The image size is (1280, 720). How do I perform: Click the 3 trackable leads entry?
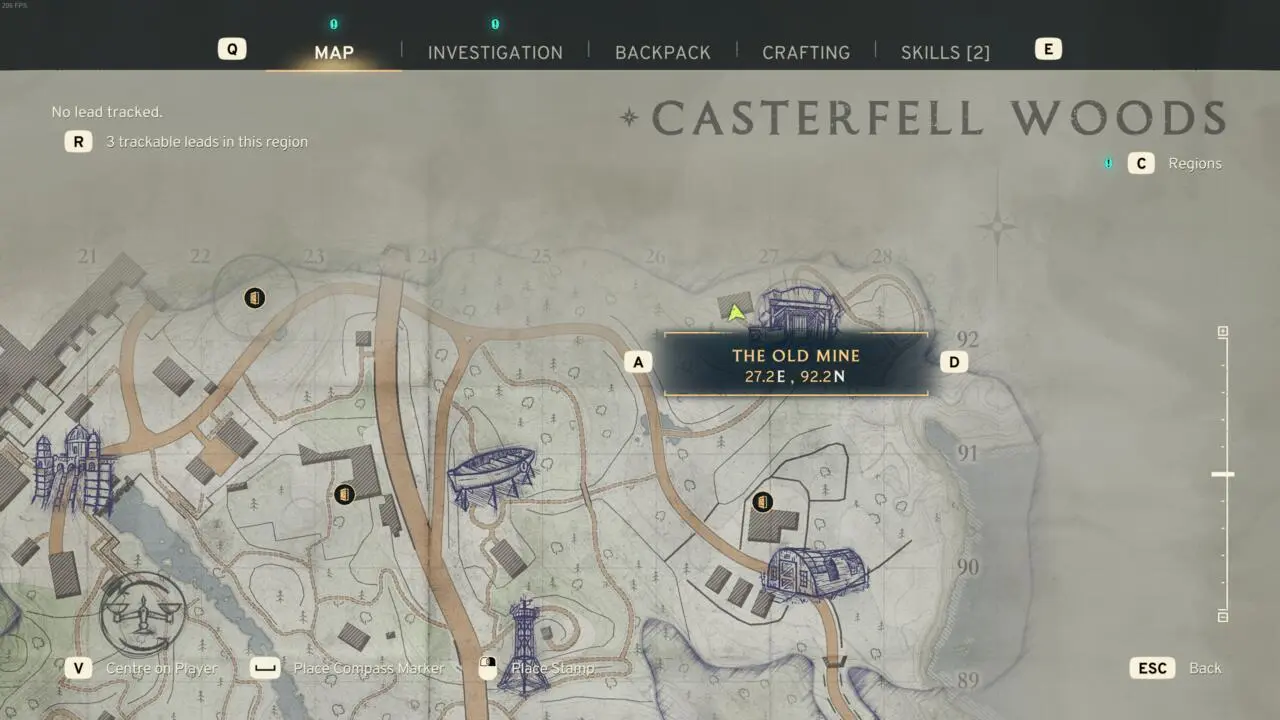206,142
